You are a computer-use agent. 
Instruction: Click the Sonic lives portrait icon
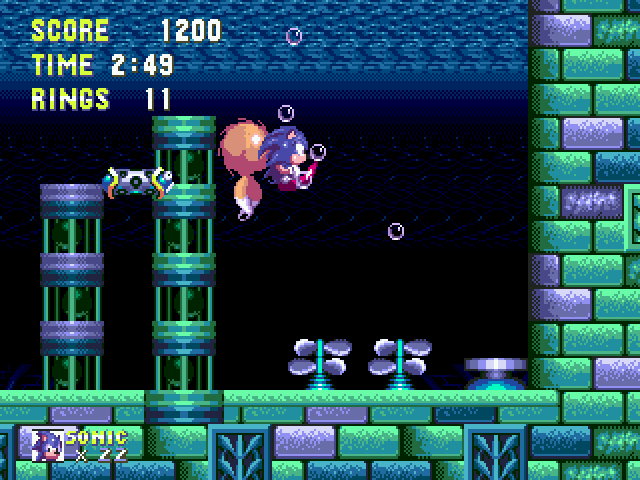tap(48, 445)
